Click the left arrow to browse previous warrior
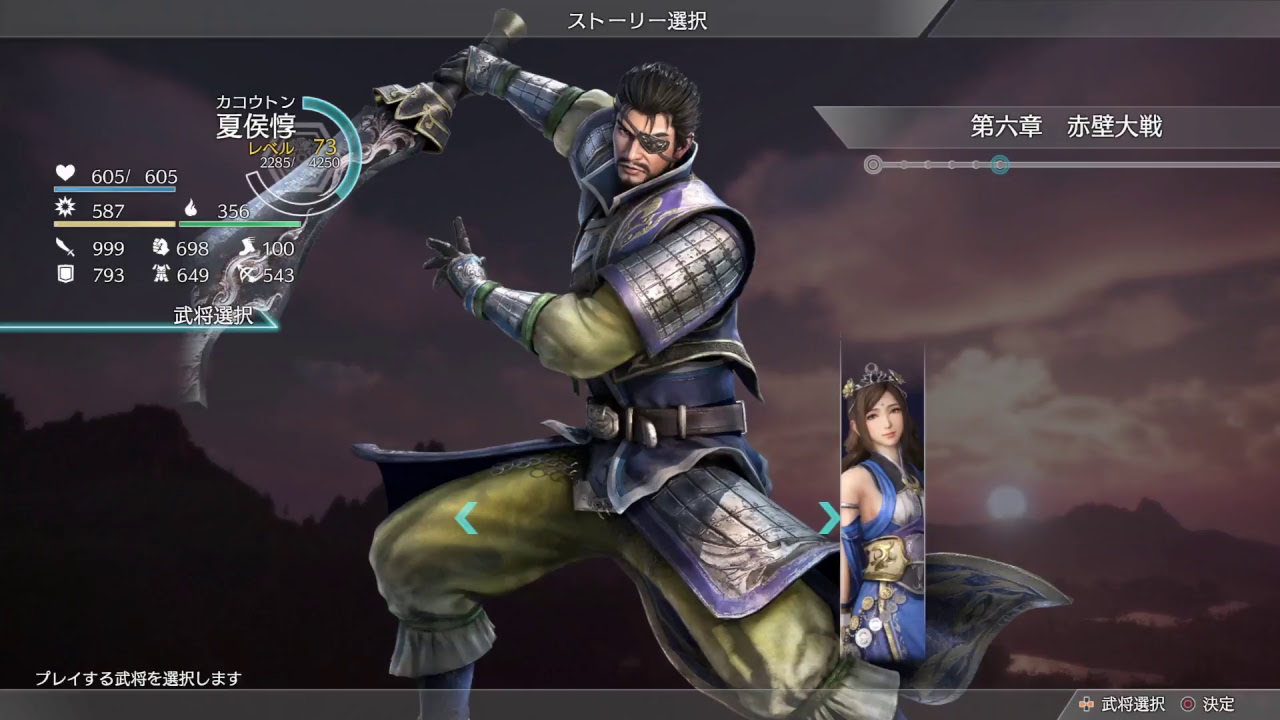 click(466, 518)
